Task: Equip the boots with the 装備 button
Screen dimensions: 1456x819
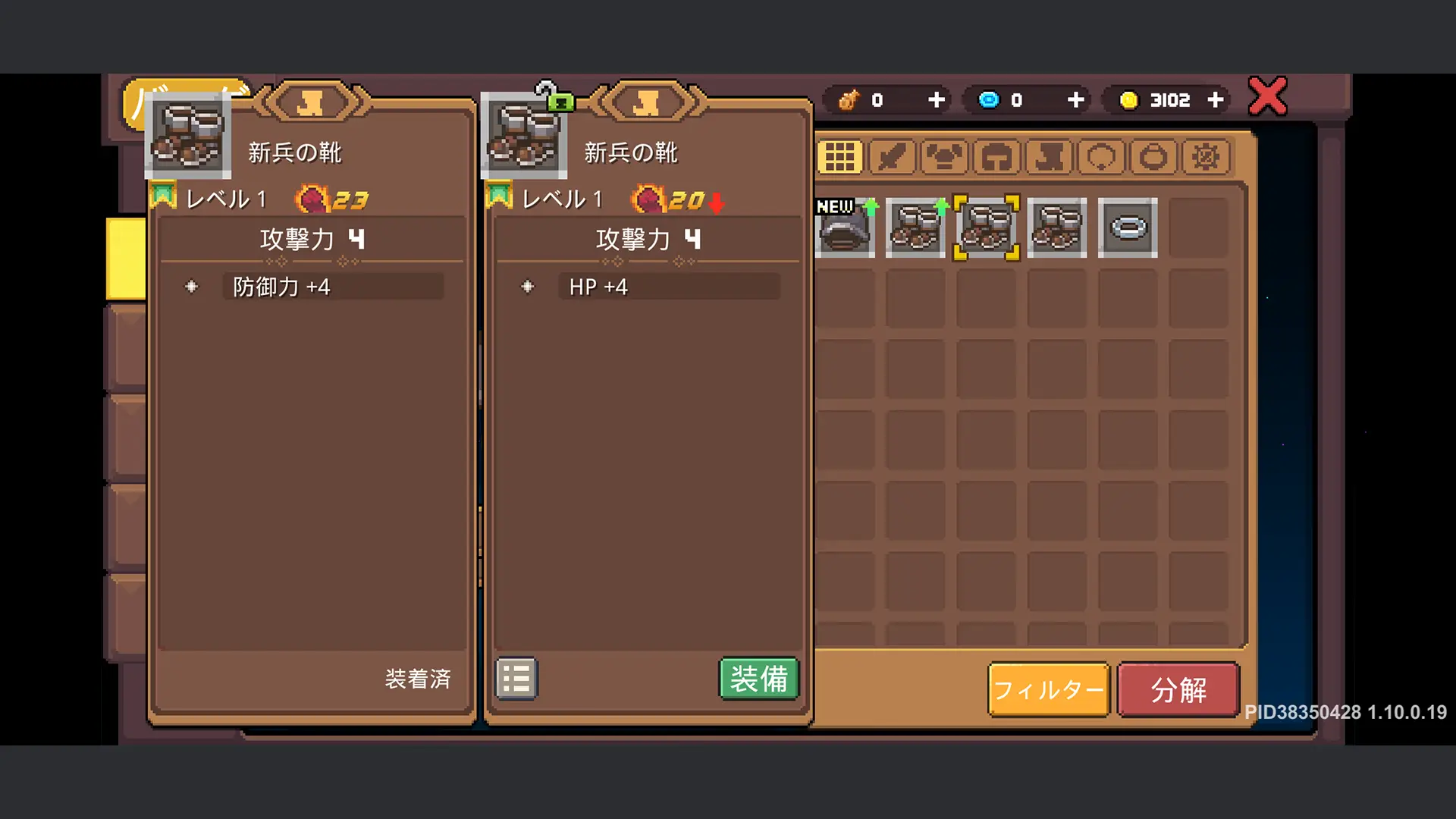Action: pyautogui.click(x=758, y=679)
